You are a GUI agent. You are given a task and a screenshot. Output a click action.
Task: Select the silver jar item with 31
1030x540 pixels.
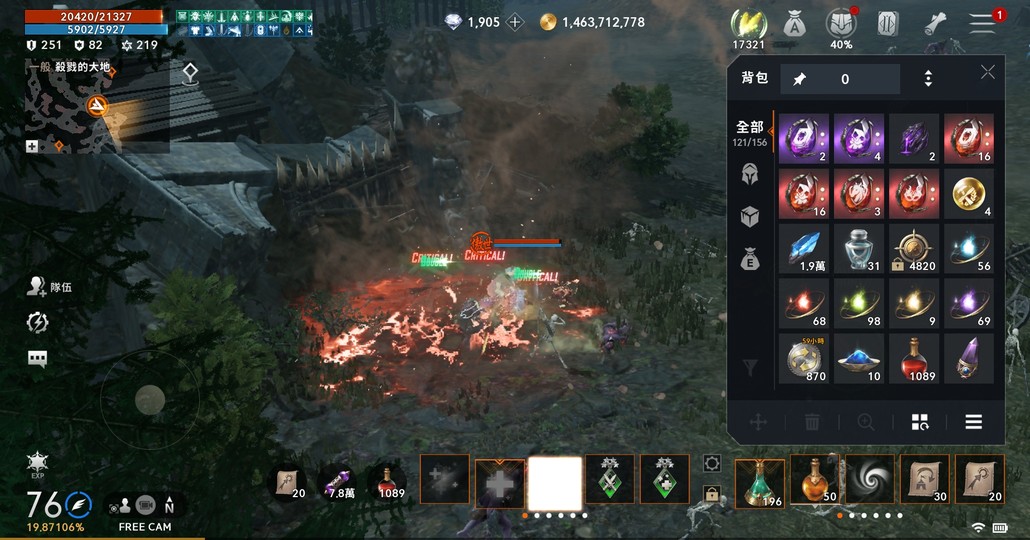859,249
